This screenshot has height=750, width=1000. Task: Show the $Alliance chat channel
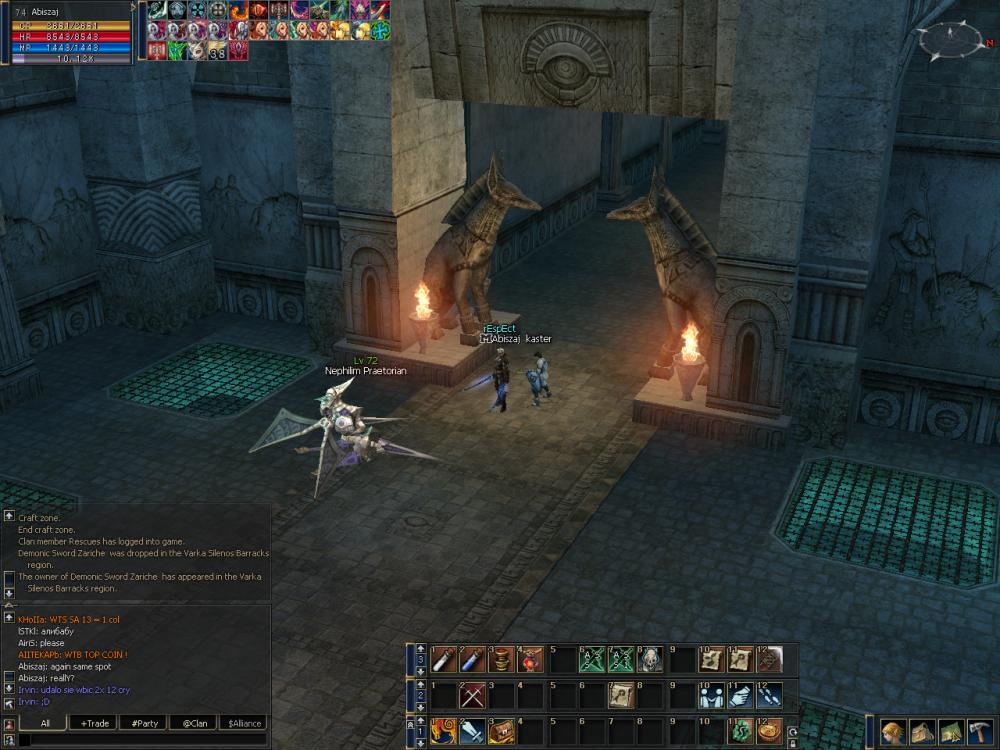coord(243,722)
